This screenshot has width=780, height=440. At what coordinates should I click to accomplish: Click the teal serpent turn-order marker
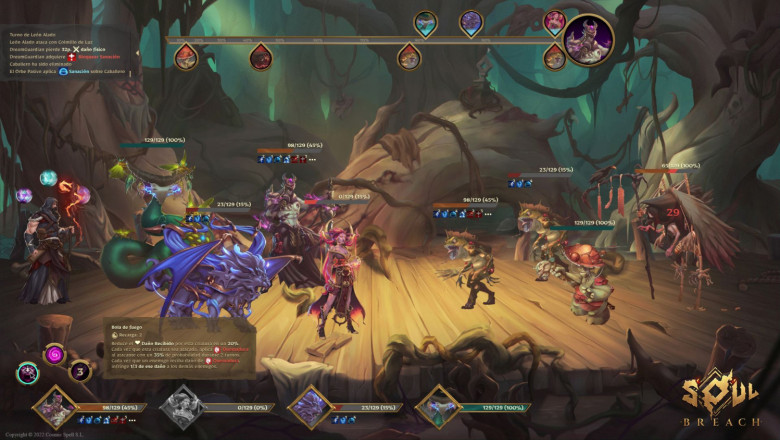[x=426, y=23]
